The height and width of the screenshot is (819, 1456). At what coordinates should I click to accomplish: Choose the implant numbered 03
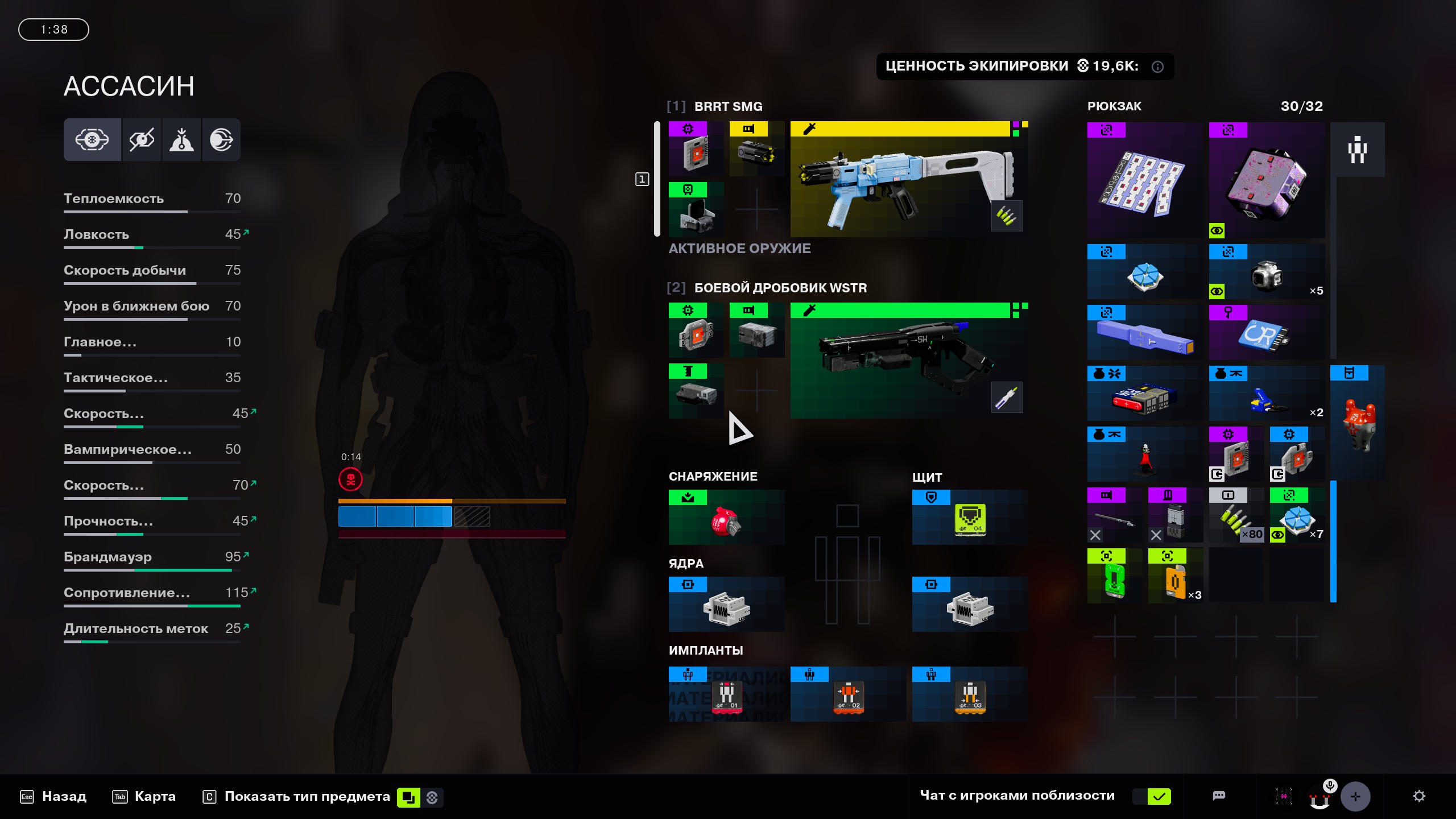(x=970, y=694)
